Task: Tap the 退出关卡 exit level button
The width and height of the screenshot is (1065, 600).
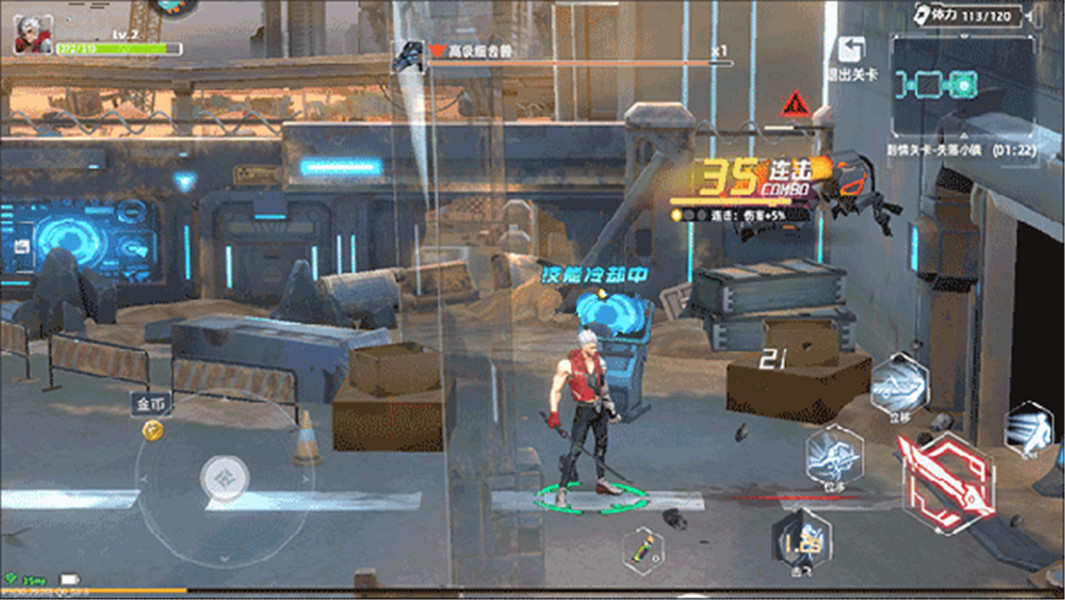Action: 852,56
